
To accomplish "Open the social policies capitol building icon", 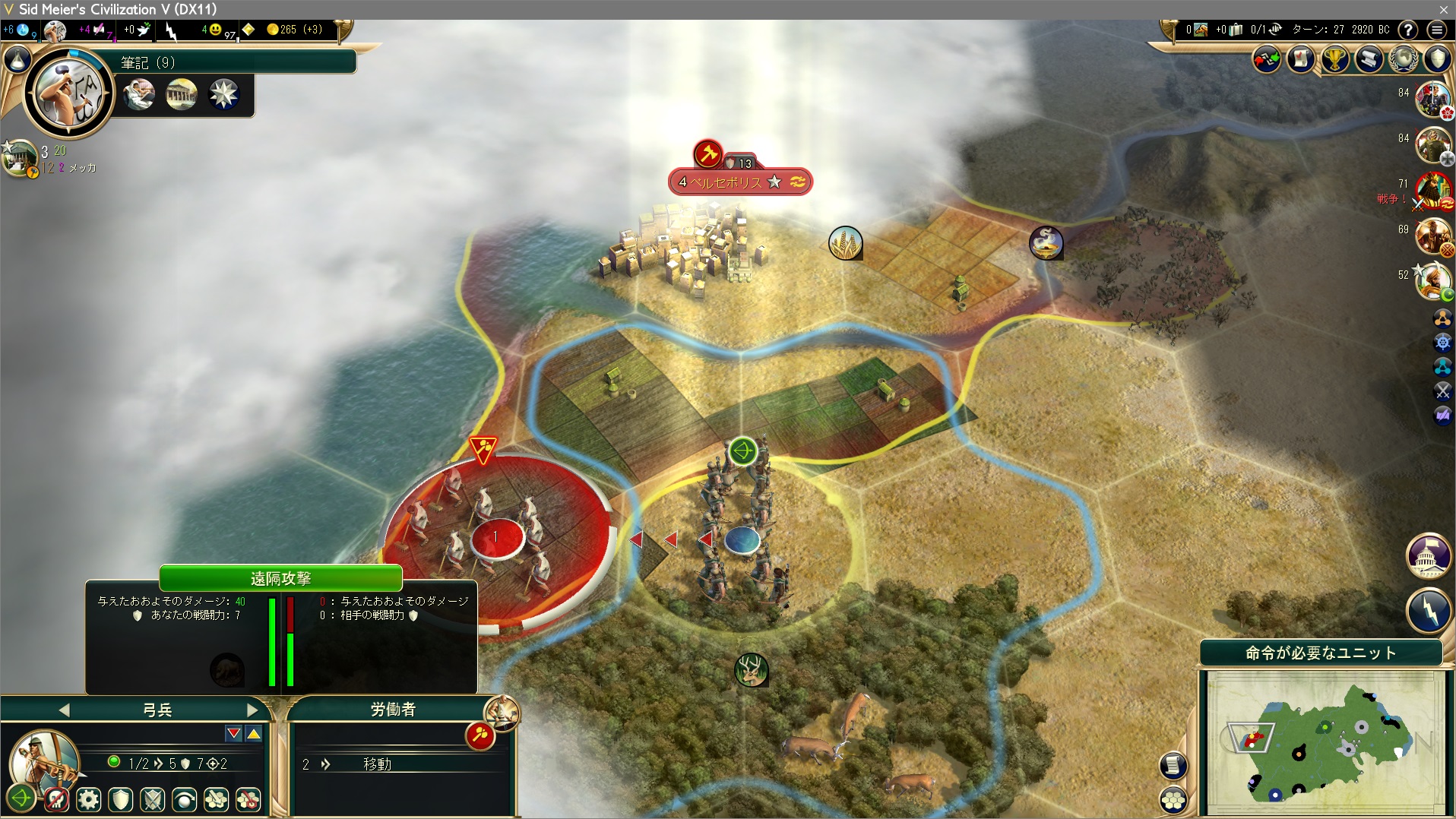I will pos(1429,555).
